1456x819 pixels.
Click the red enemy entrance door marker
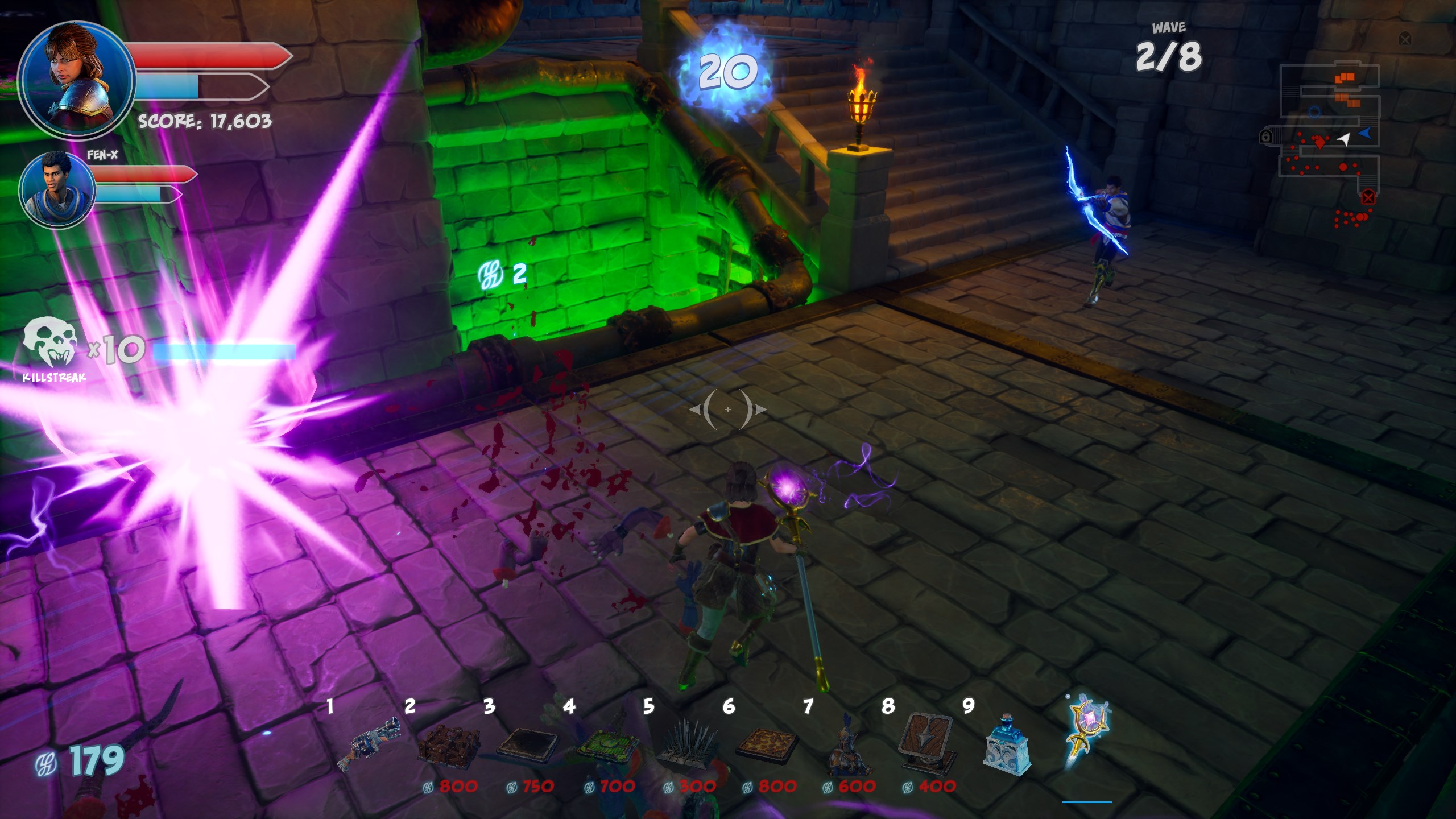pos(1368,197)
